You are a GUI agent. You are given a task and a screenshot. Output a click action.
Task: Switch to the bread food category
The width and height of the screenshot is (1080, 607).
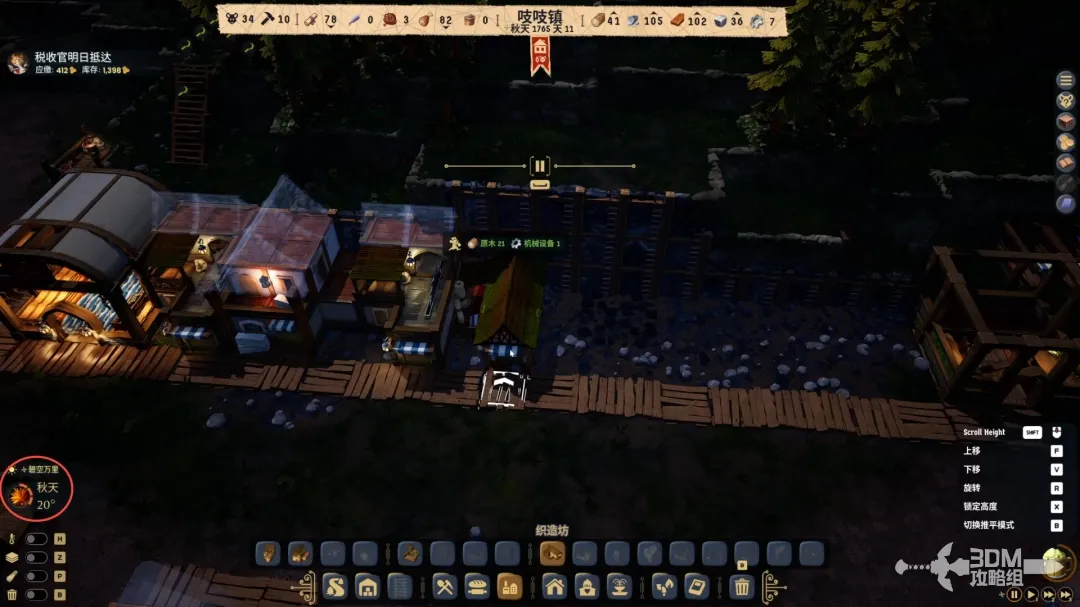(477, 586)
